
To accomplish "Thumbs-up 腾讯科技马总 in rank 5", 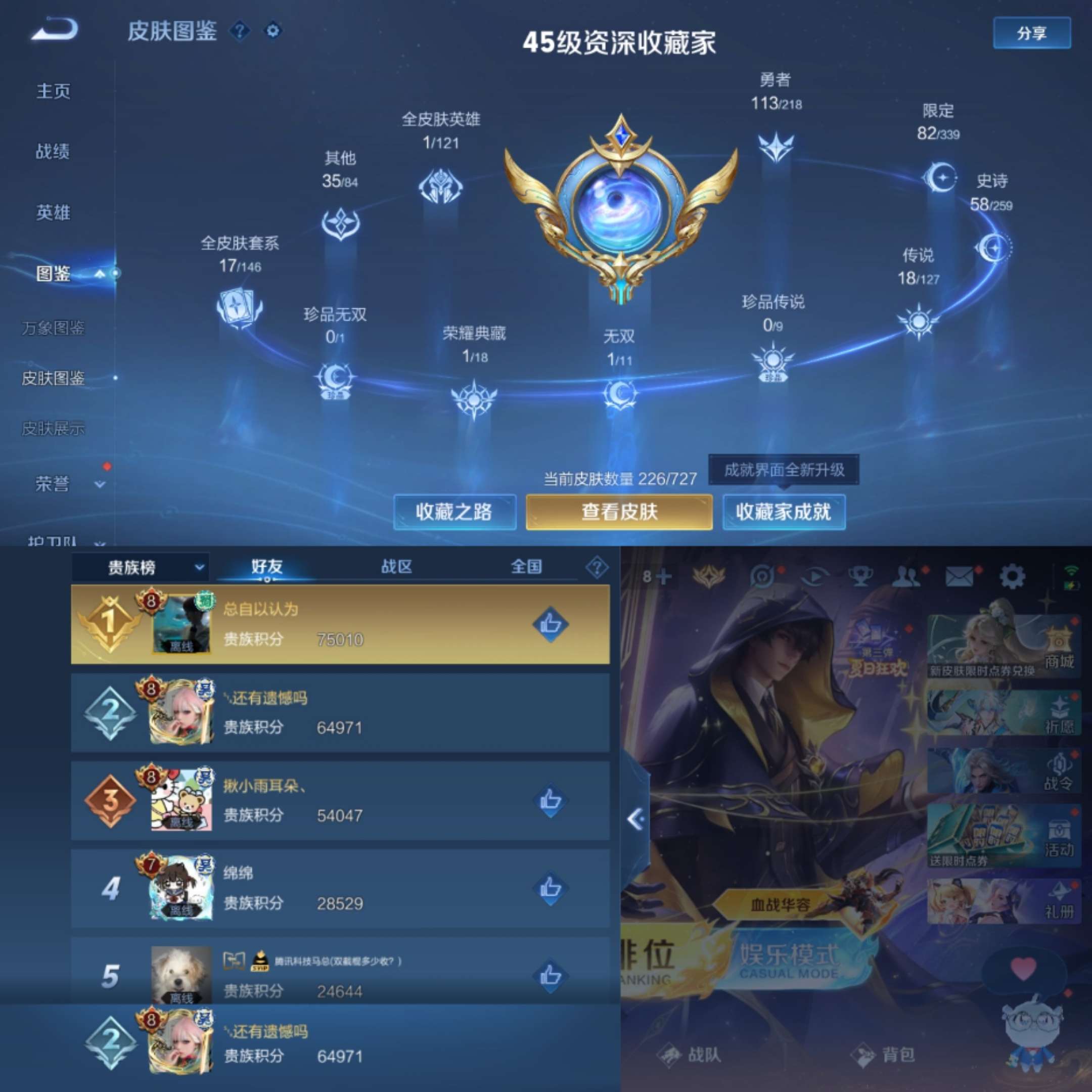I will [551, 975].
